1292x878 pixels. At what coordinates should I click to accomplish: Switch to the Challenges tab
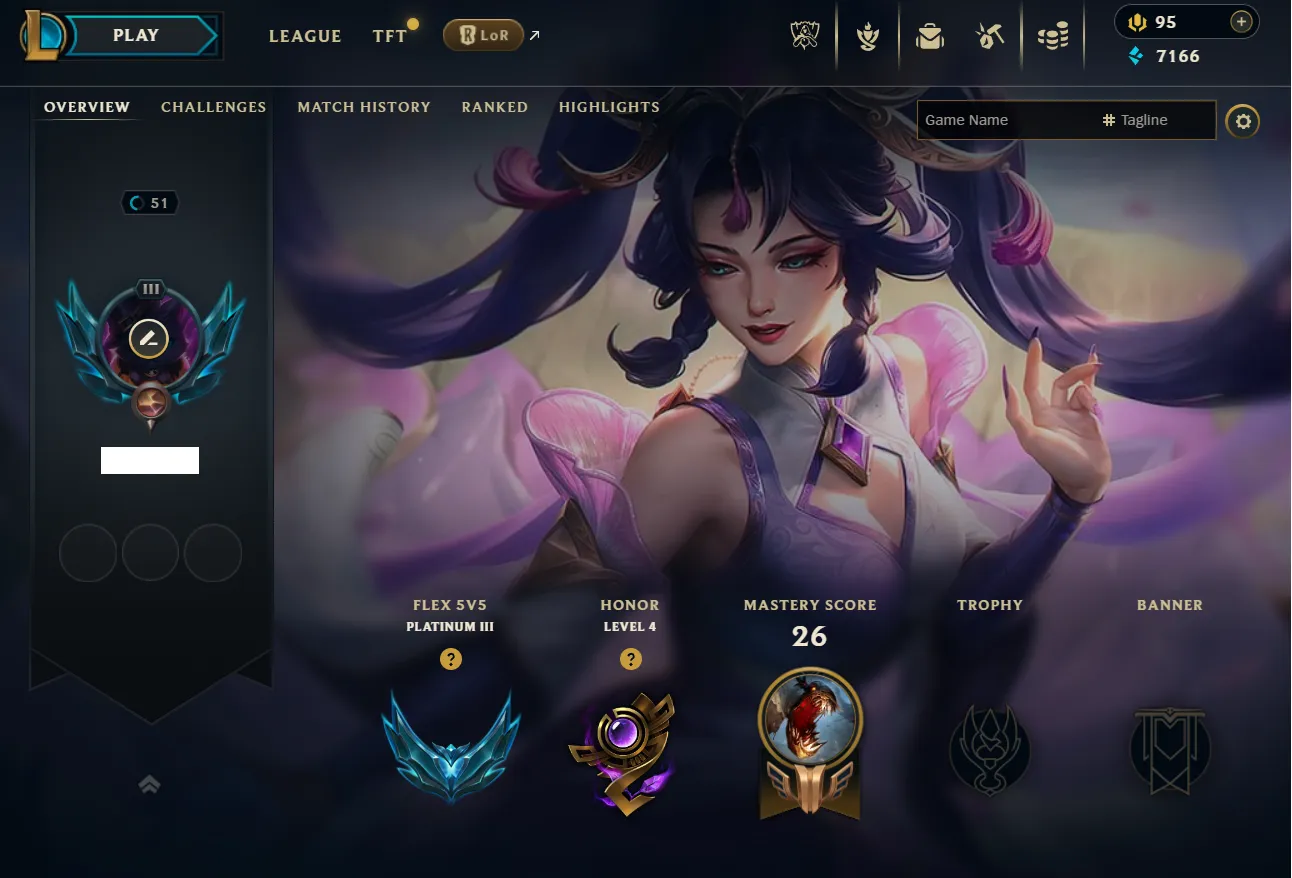point(213,107)
